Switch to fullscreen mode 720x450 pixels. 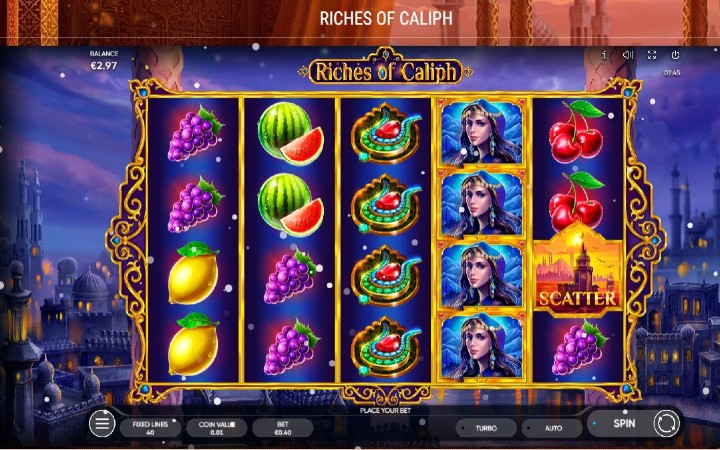pyautogui.click(x=652, y=55)
